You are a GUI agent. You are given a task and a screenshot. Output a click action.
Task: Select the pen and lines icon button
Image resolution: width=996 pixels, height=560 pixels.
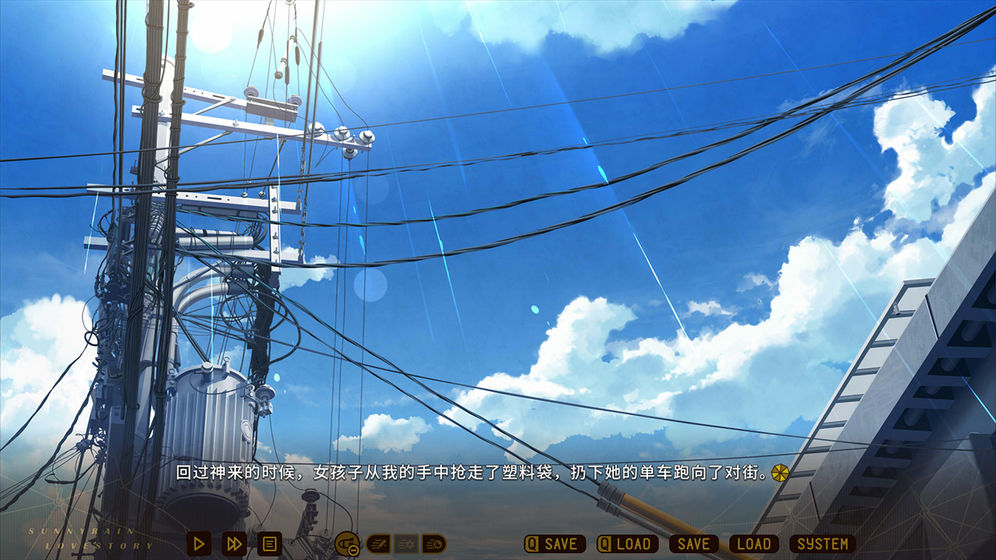click(x=378, y=544)
